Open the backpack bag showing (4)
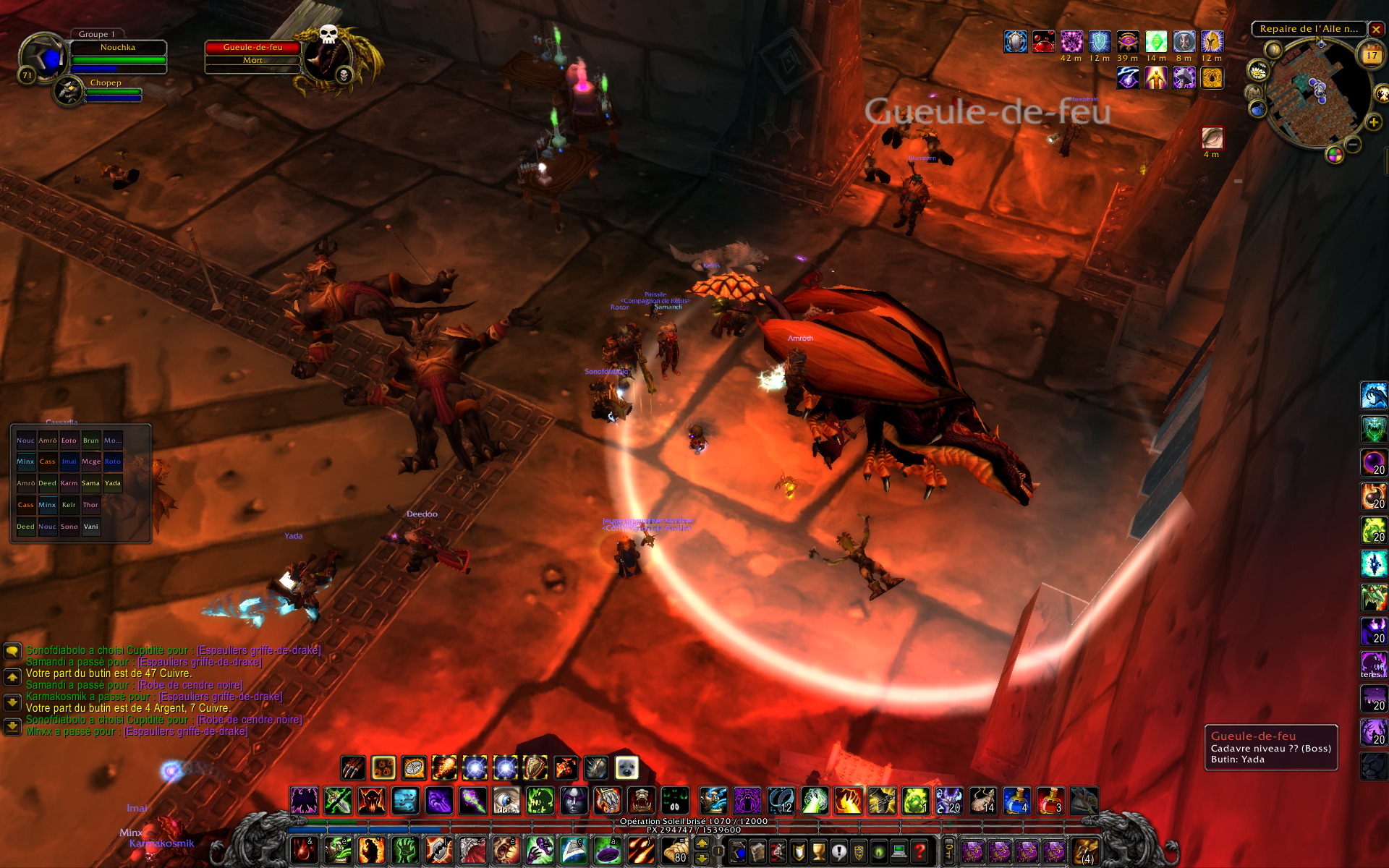The image size is (1389, 868). [x=1084, y=851]
